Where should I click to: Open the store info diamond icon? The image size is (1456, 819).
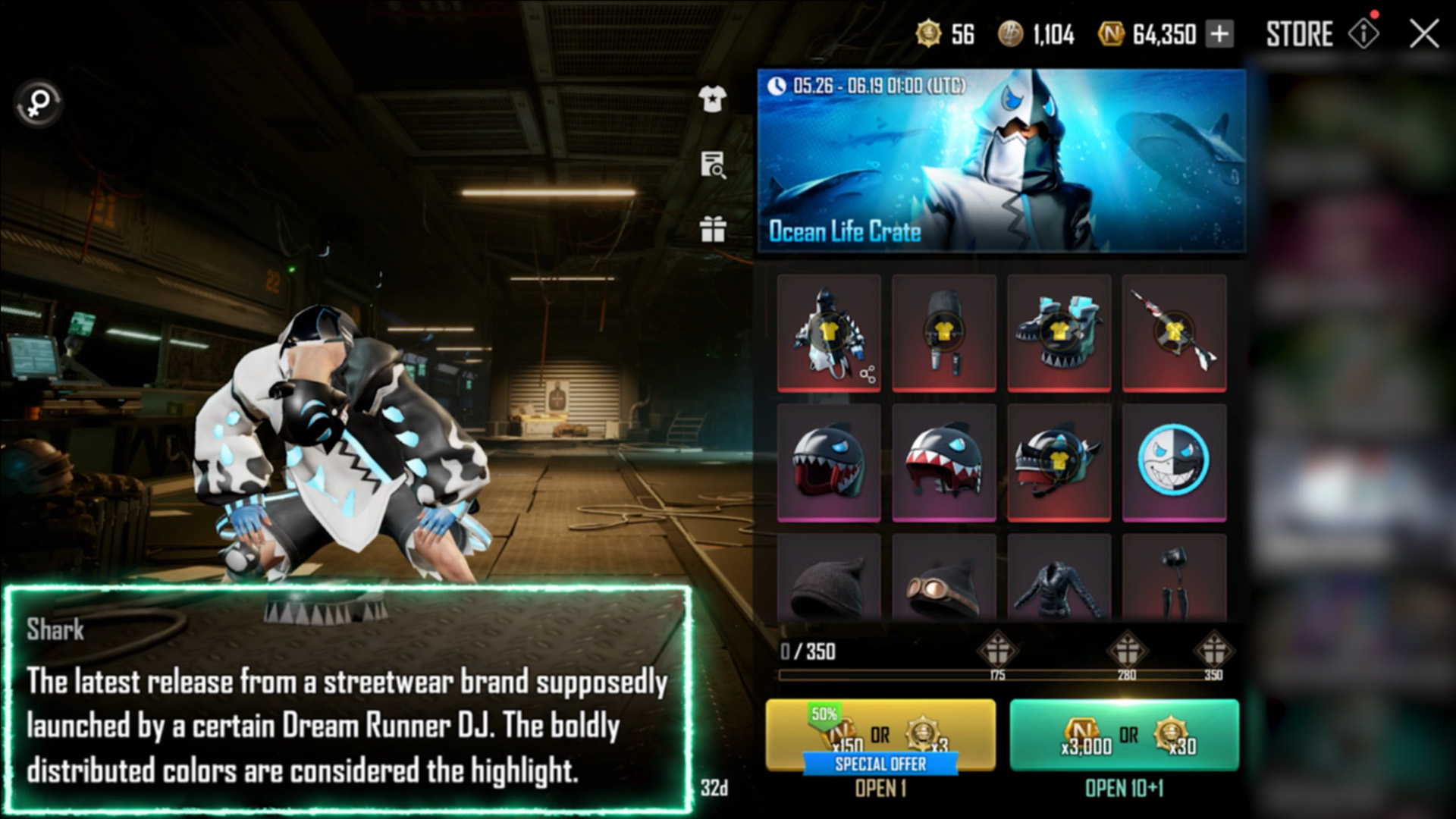click(1363, 34)
